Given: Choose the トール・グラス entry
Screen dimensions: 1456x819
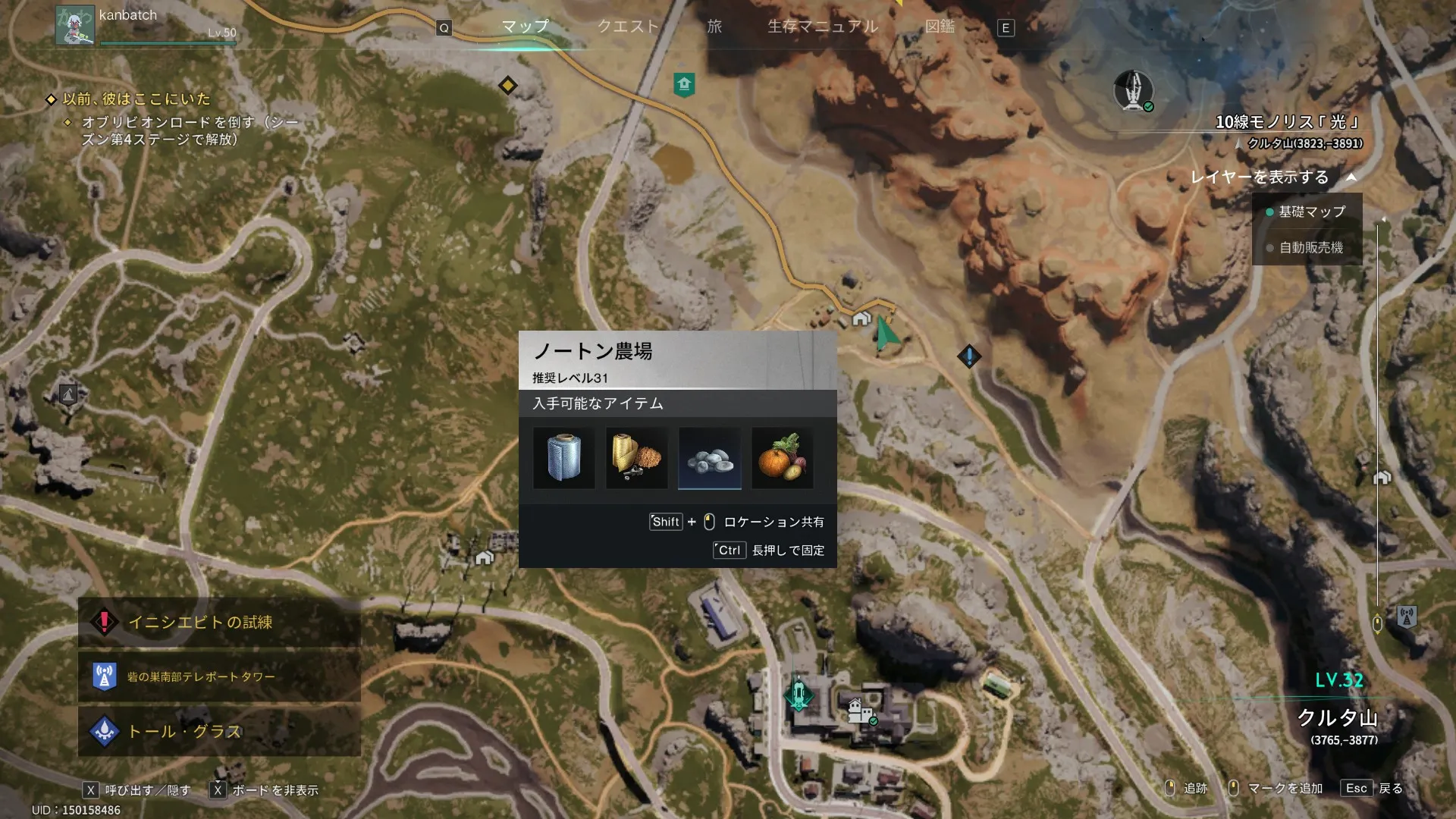Looking at the screenshot, I should (219, 731).
